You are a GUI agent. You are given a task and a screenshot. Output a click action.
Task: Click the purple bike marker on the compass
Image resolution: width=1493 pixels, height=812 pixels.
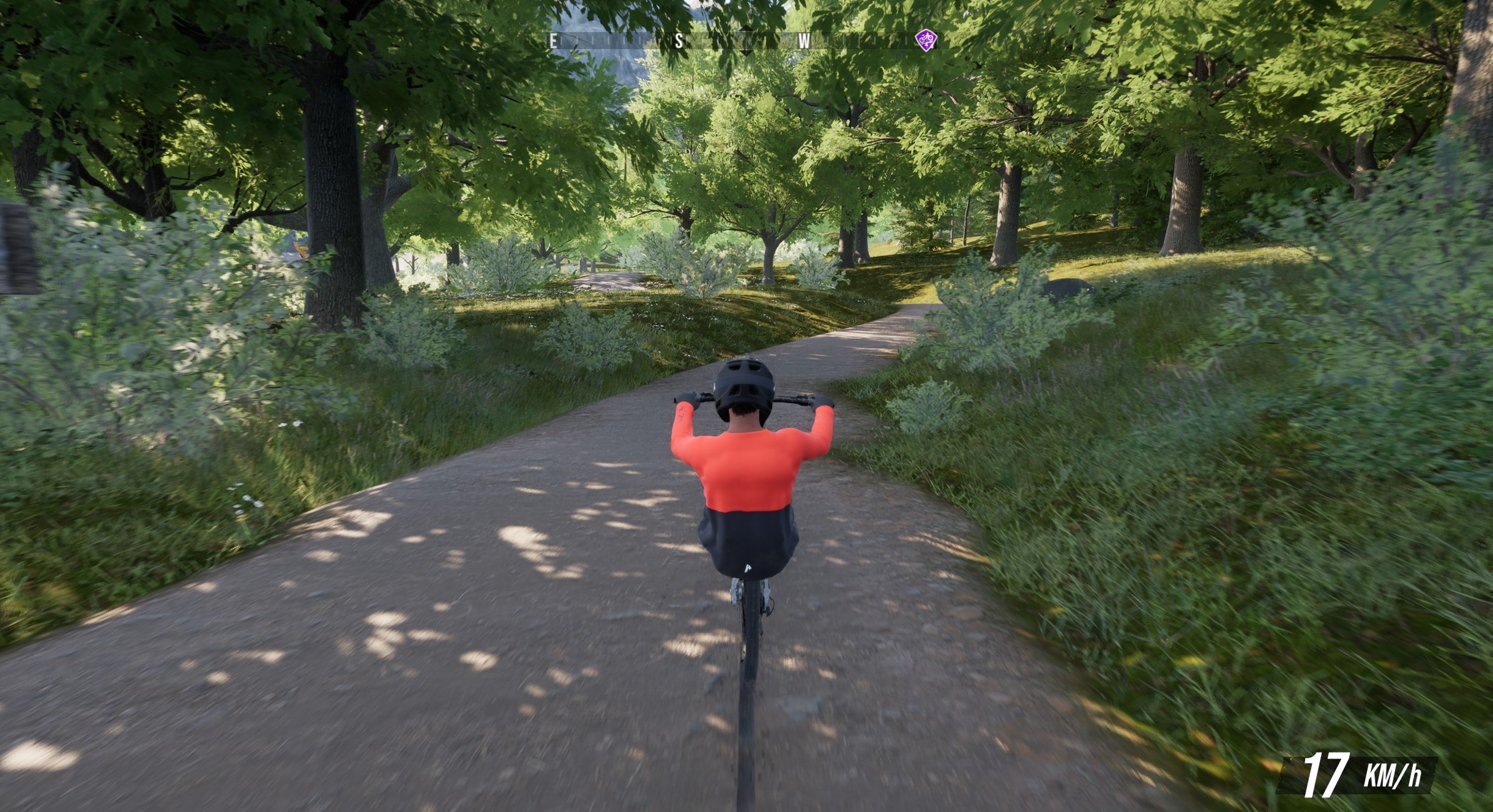(926, 40)
